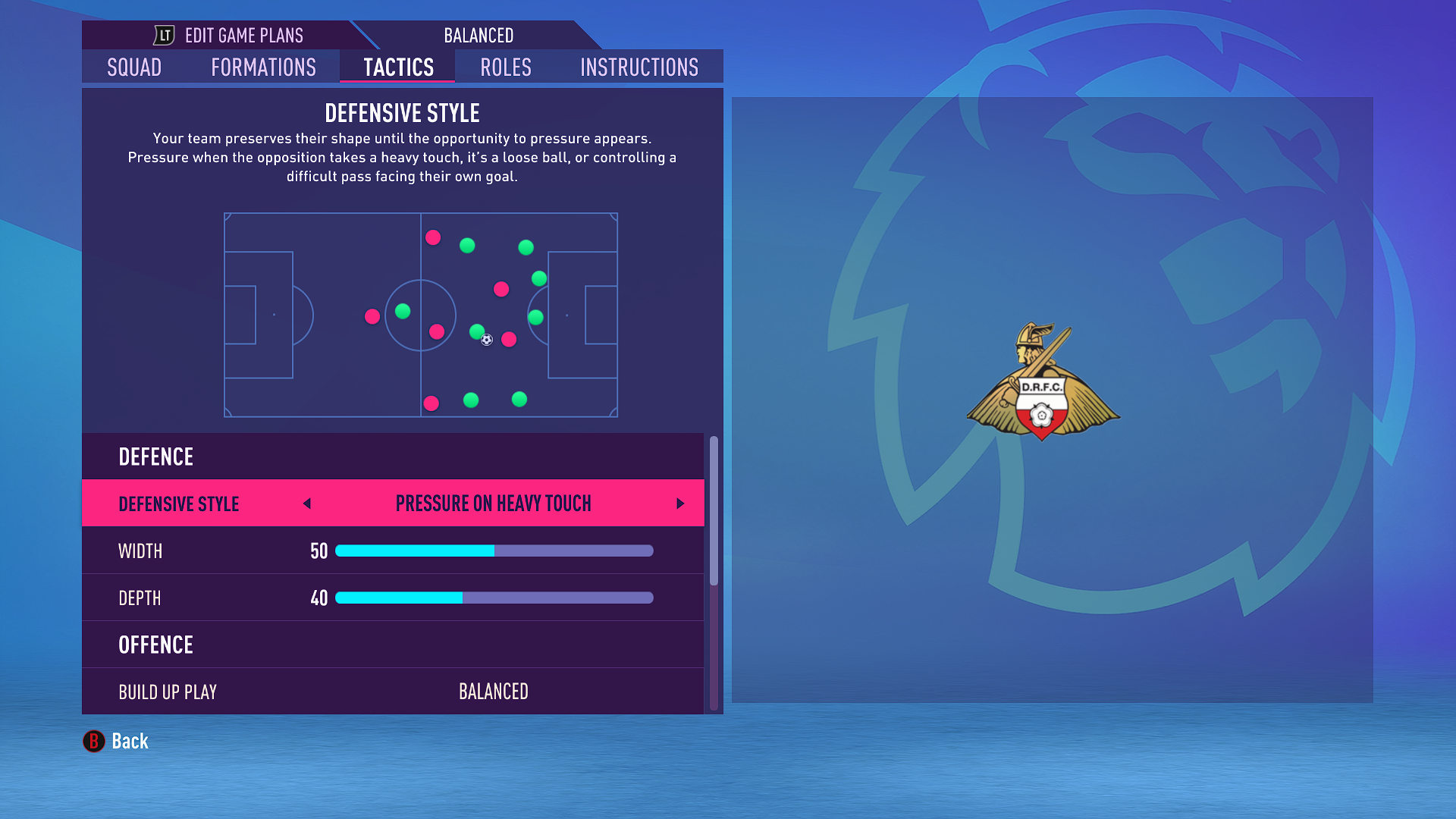Click the tactics list scrollbar

click(x=714, y=510)
